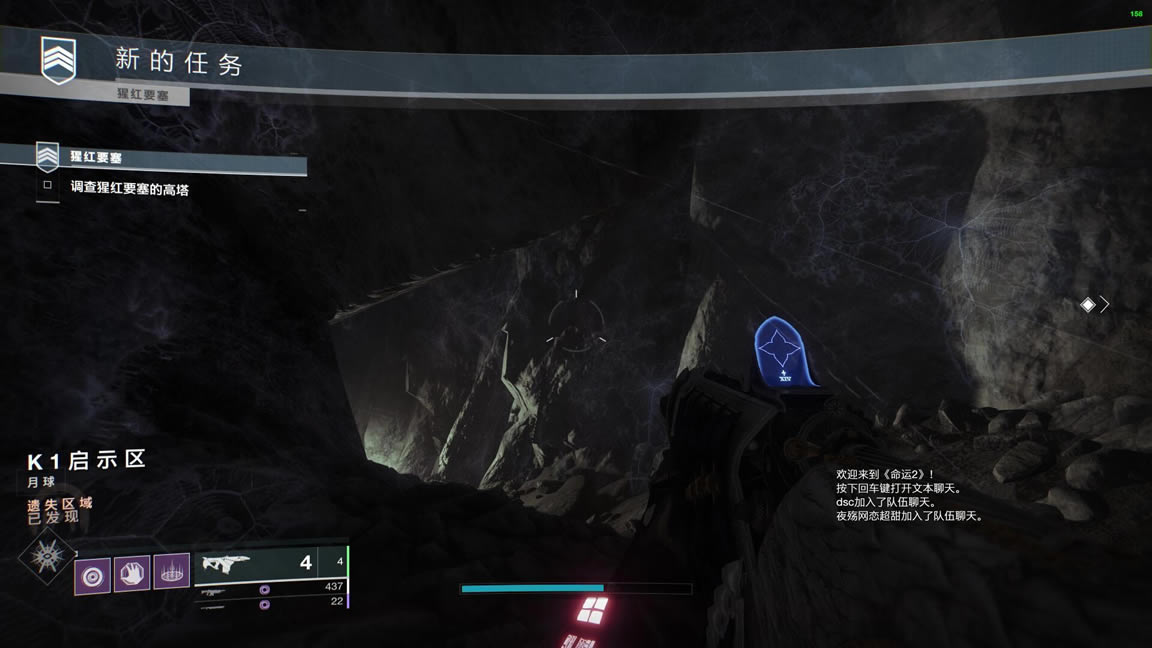Click the white diamond objective marker

pos(1088,305)
